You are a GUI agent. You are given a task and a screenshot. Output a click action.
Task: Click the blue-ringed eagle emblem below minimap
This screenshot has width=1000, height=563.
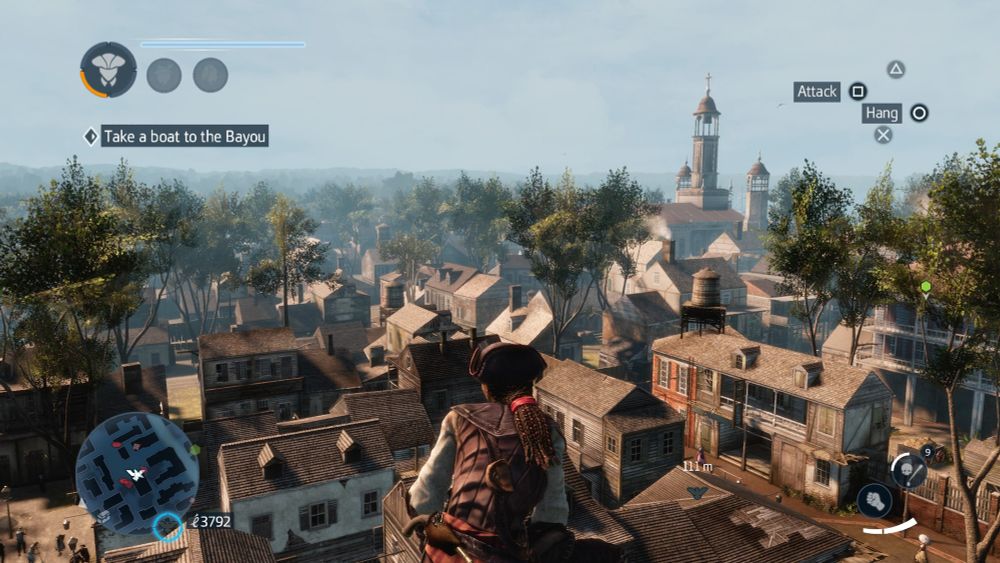[168, 525]
